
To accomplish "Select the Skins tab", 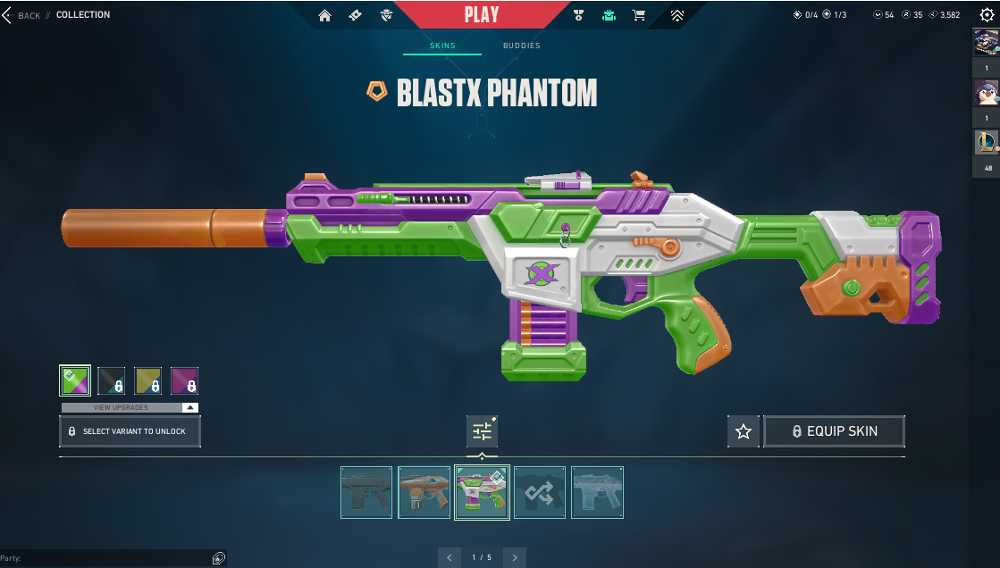I will (442, 46).
